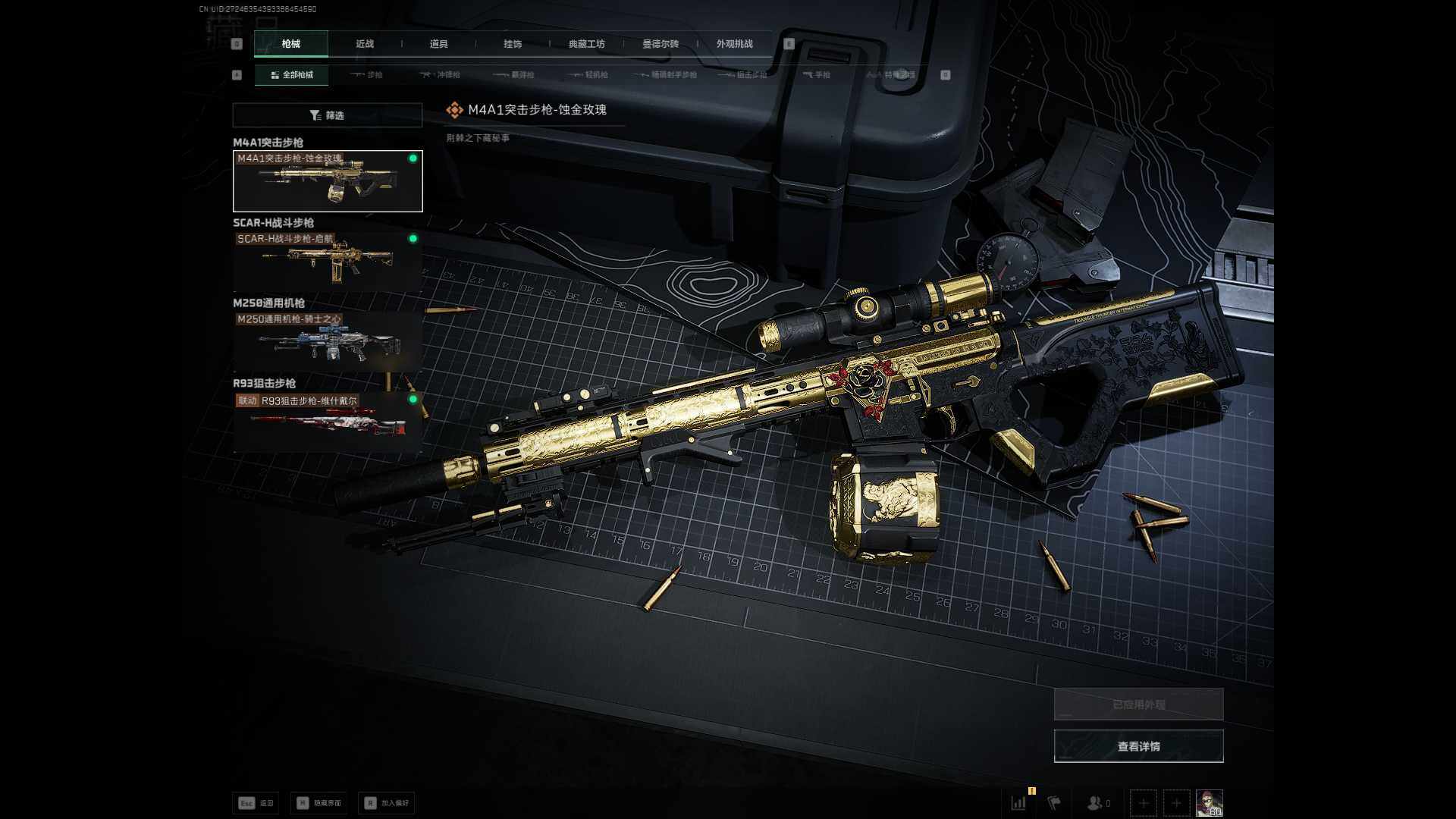The height and width of the screenshot is (819, 1456).
Task: Switch to the 外观挑战 tab
Action: tap(734, 44)
